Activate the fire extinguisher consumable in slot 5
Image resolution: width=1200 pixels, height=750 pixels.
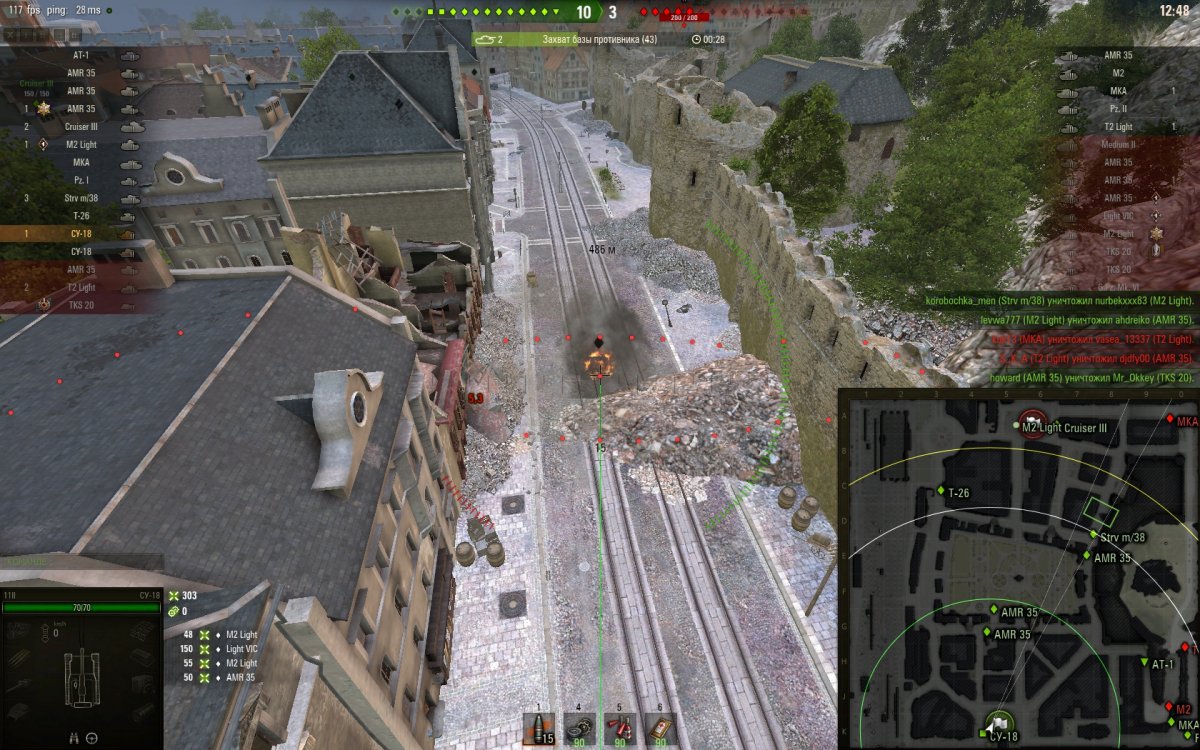tap(619, 729)
